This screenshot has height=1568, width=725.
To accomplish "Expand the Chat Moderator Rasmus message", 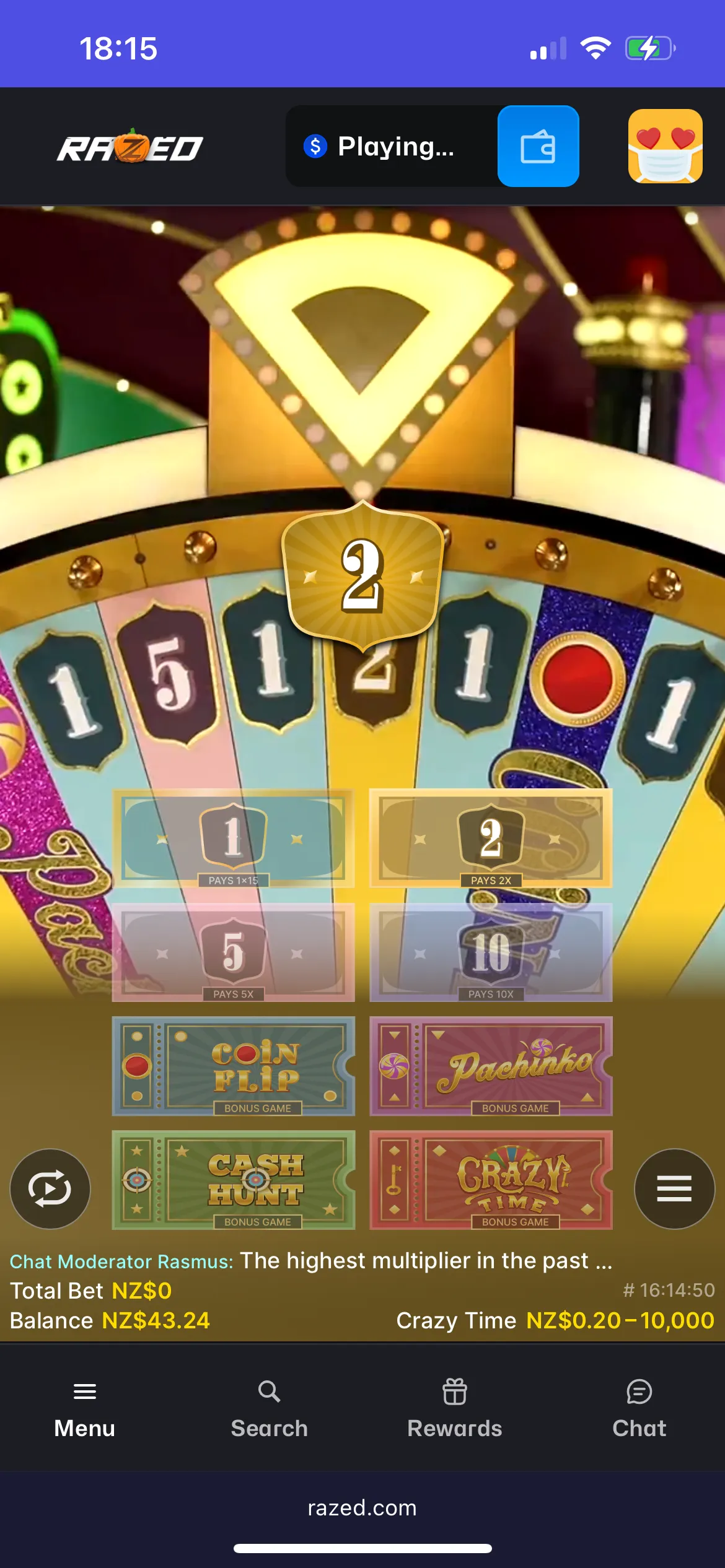I will pos(311,1261).
